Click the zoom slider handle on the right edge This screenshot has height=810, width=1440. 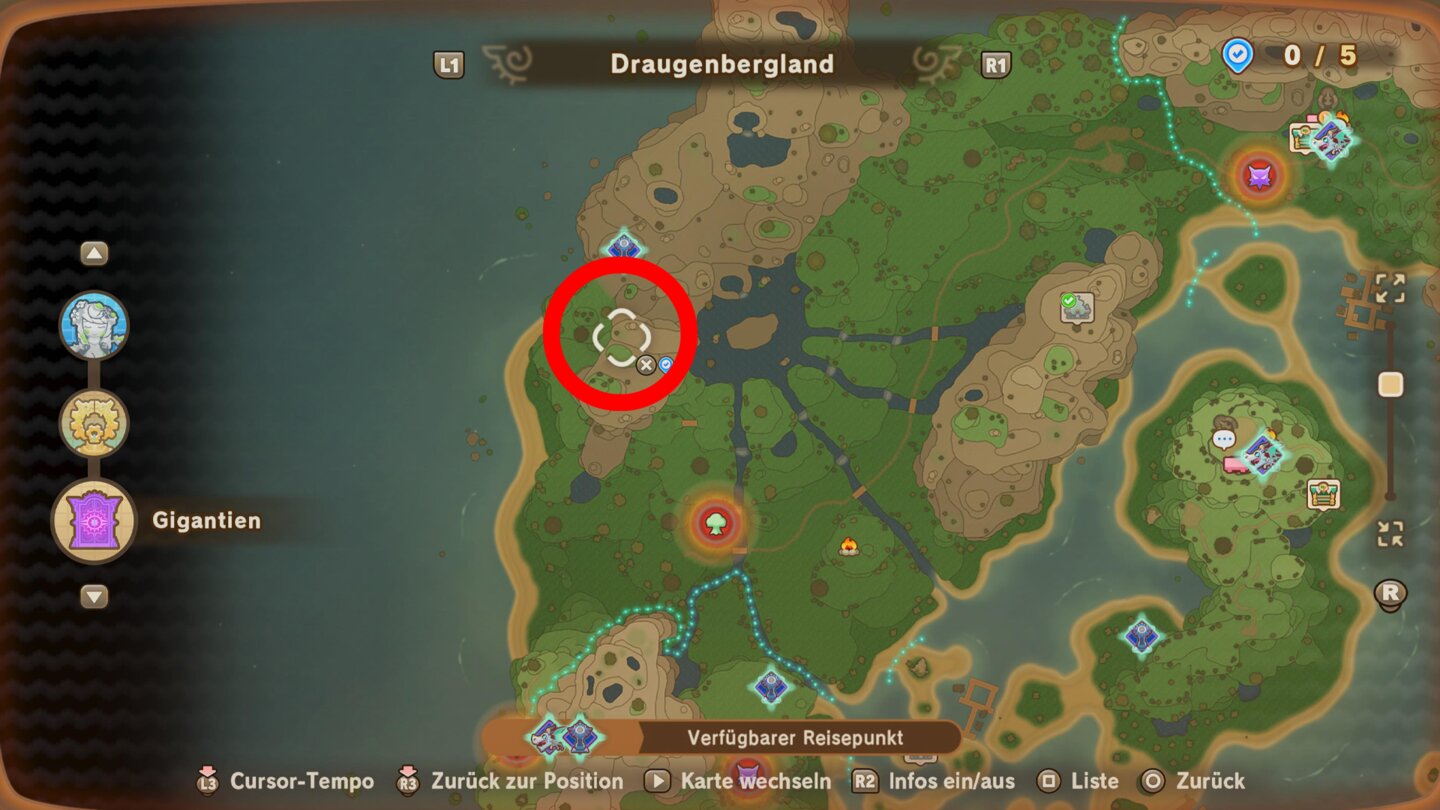tap(1390, 380)
